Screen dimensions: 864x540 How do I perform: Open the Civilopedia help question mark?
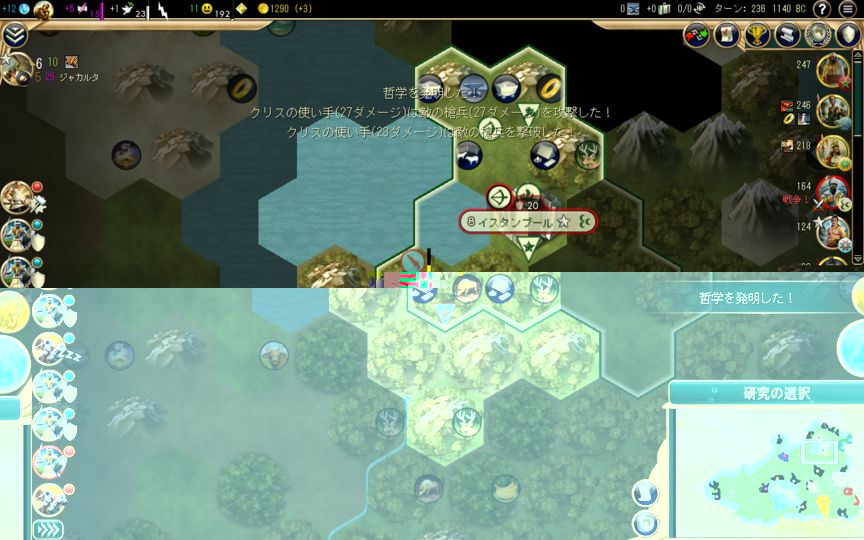822,9
